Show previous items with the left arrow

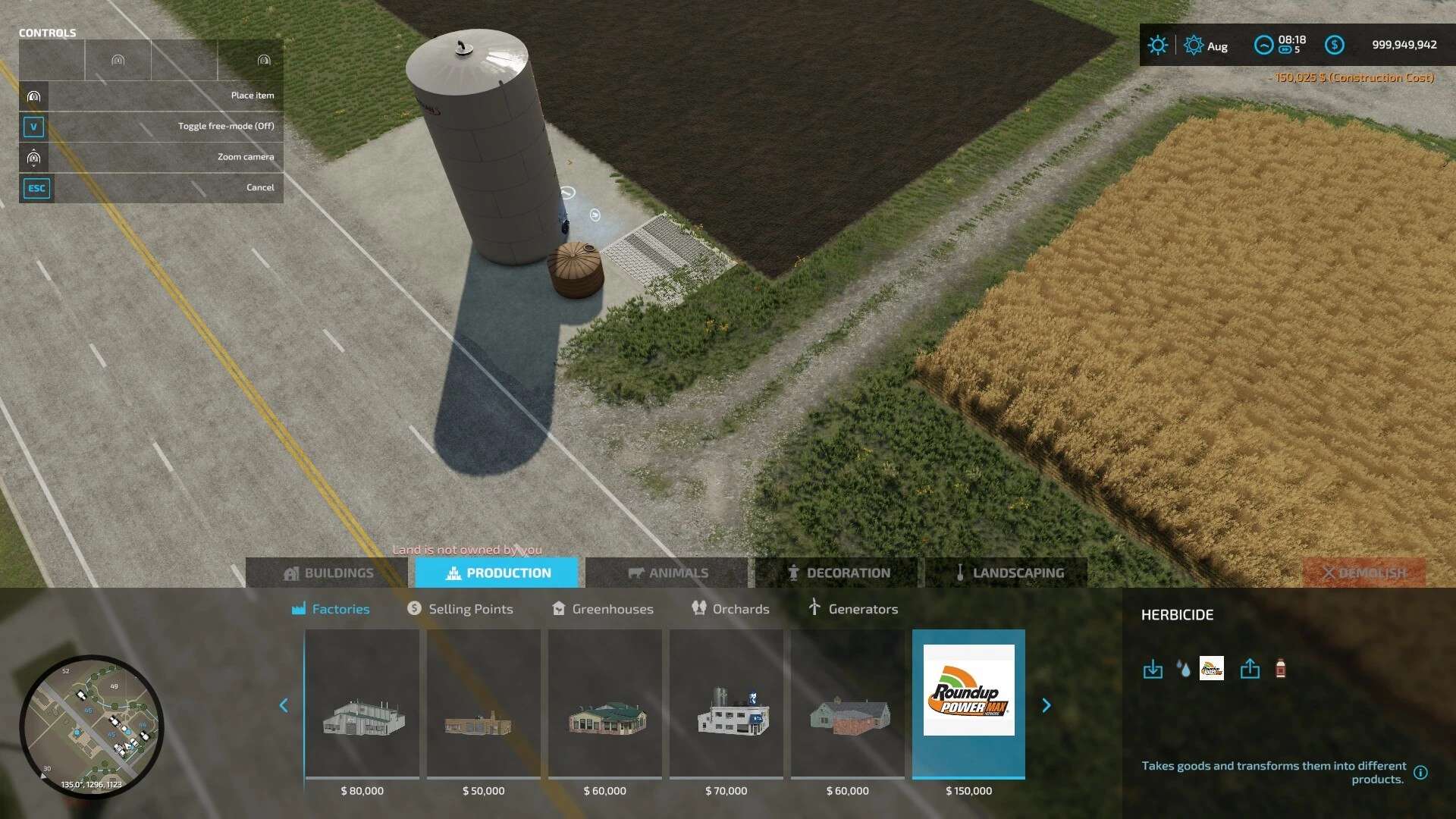[x=284, y=706]
